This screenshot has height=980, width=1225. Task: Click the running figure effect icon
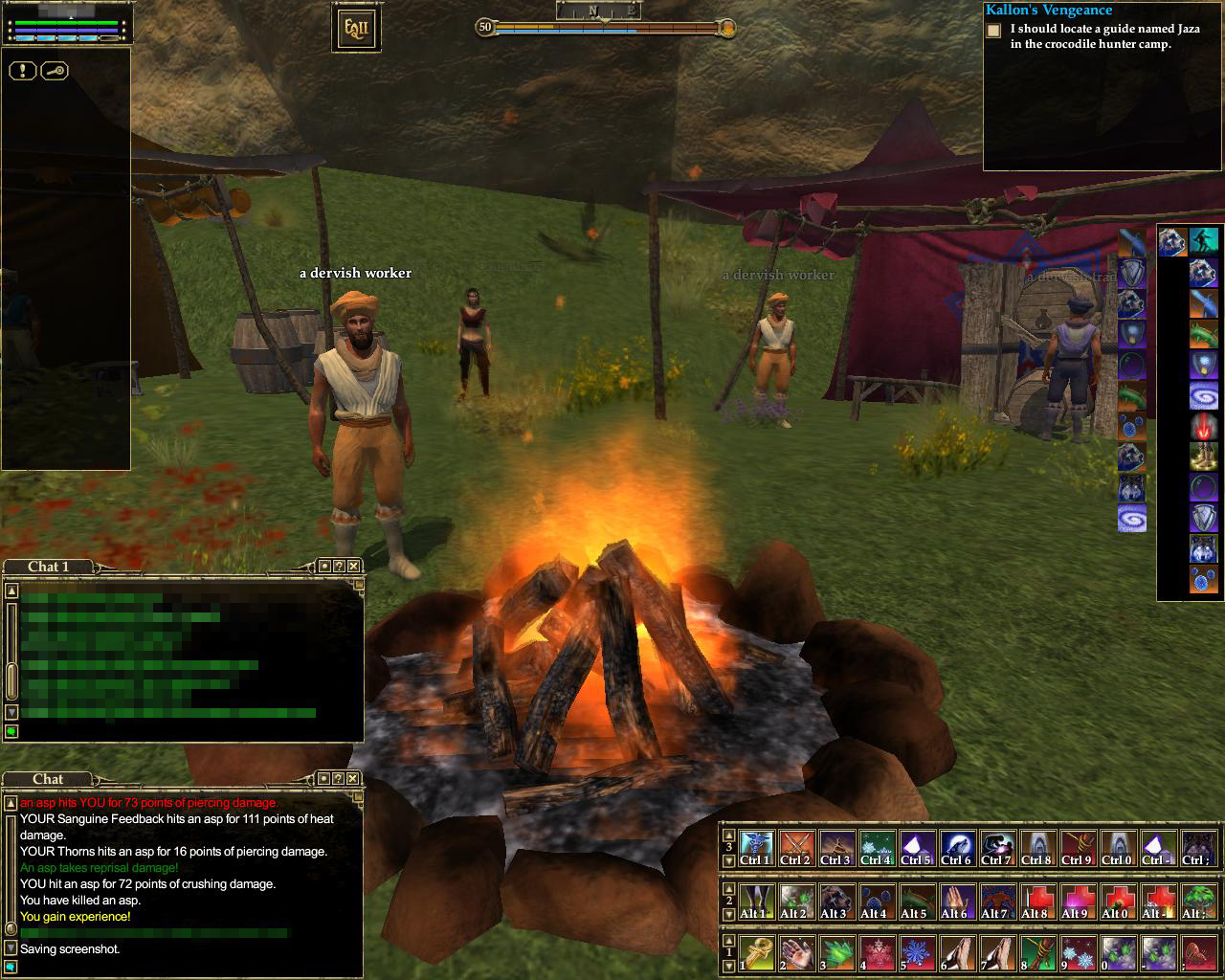1203,241
